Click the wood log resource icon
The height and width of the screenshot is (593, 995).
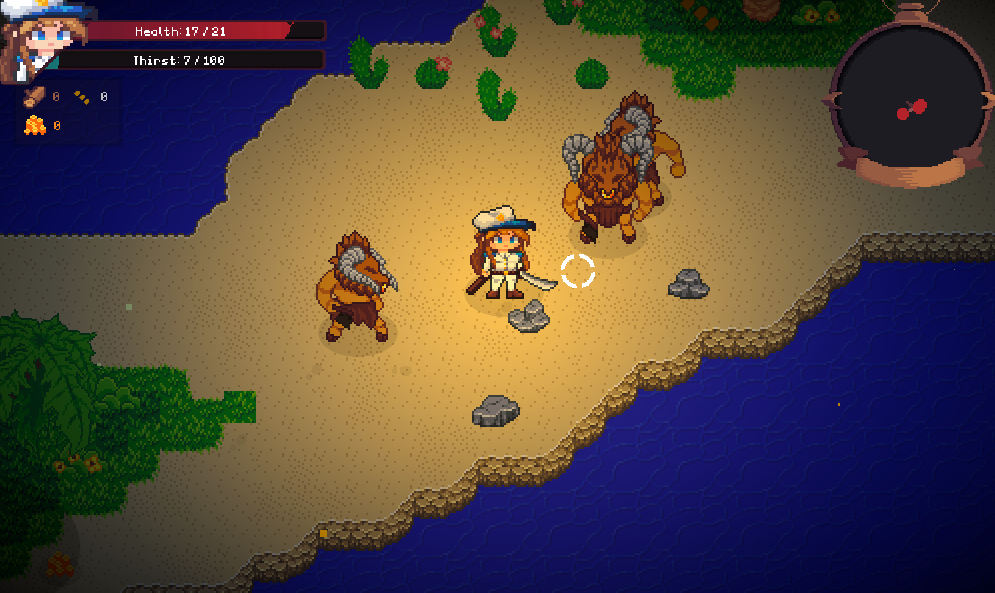(x=34, y=97)
